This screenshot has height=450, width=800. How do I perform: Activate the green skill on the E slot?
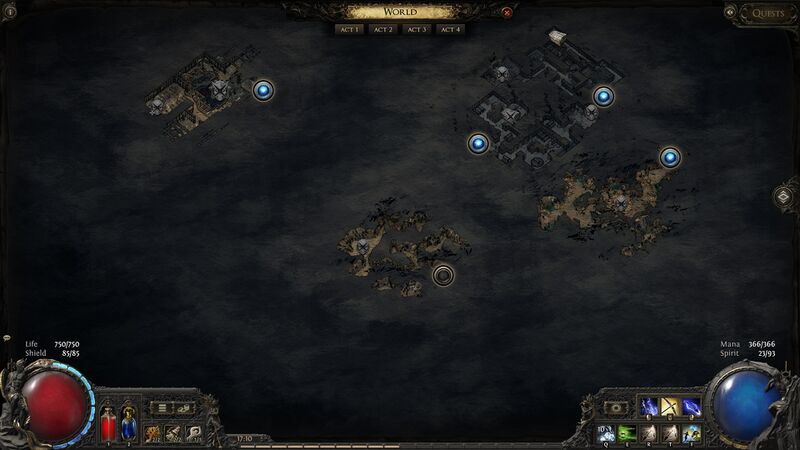(627, 432)
